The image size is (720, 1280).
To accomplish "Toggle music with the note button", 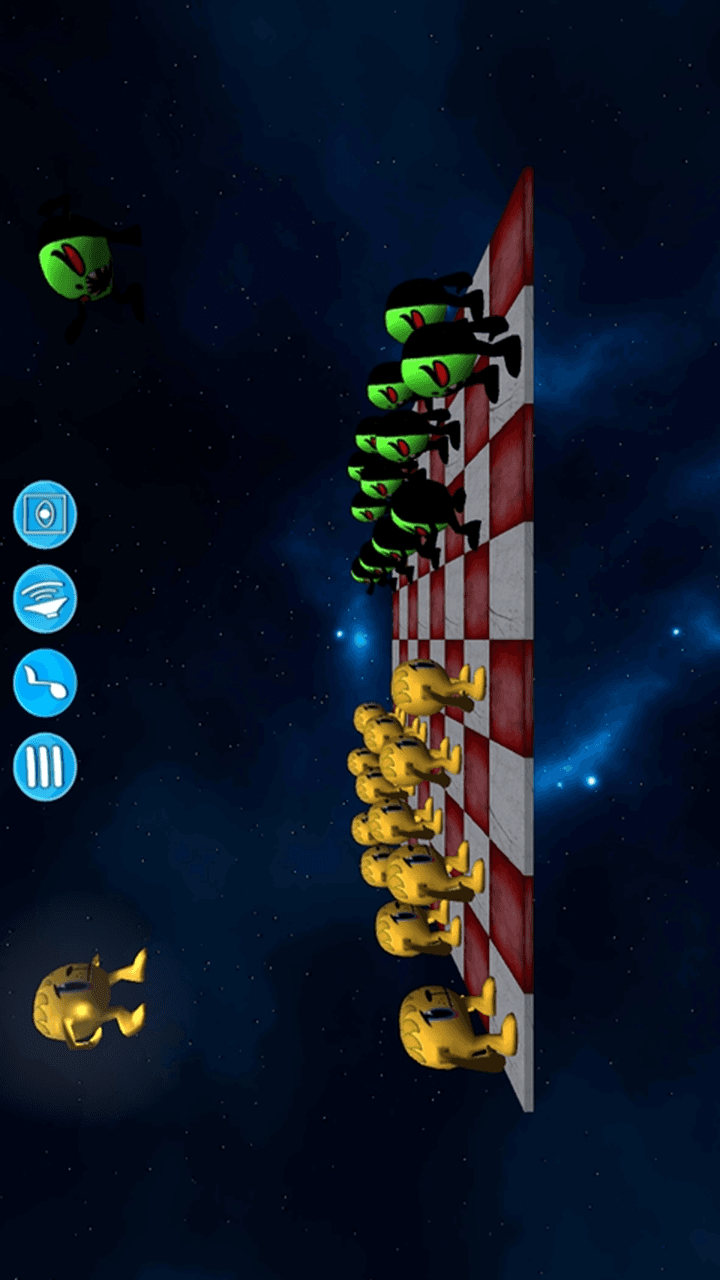I will pyautogui.click(x=45, y=683).
